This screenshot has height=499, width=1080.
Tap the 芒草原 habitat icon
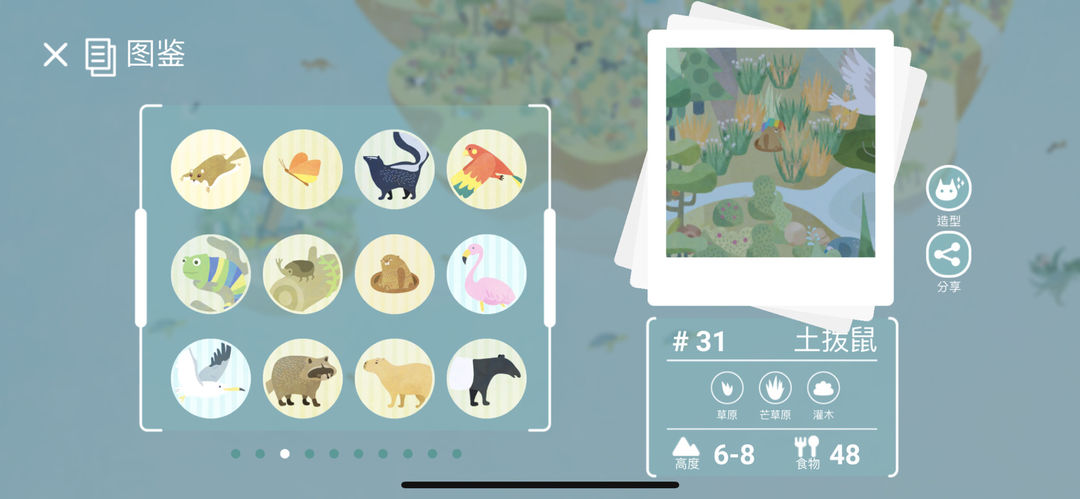tap(775, 388)
